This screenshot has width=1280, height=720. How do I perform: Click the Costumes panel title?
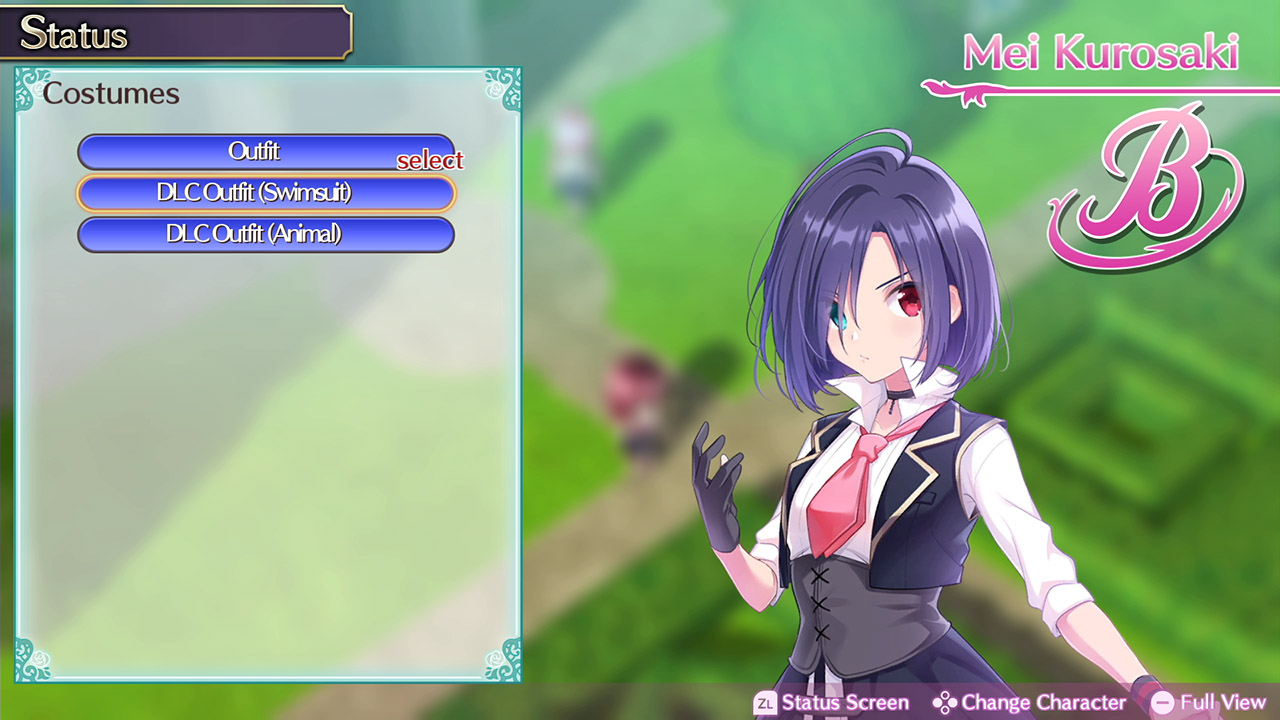pyautogui.click(x=111, y=93)
